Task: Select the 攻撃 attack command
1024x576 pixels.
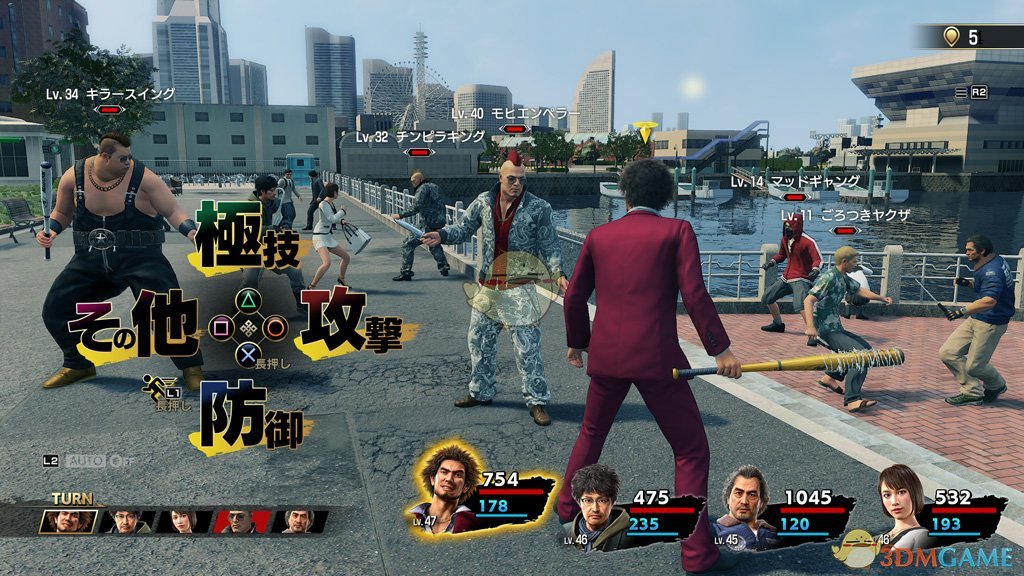Action: [348, 322]
